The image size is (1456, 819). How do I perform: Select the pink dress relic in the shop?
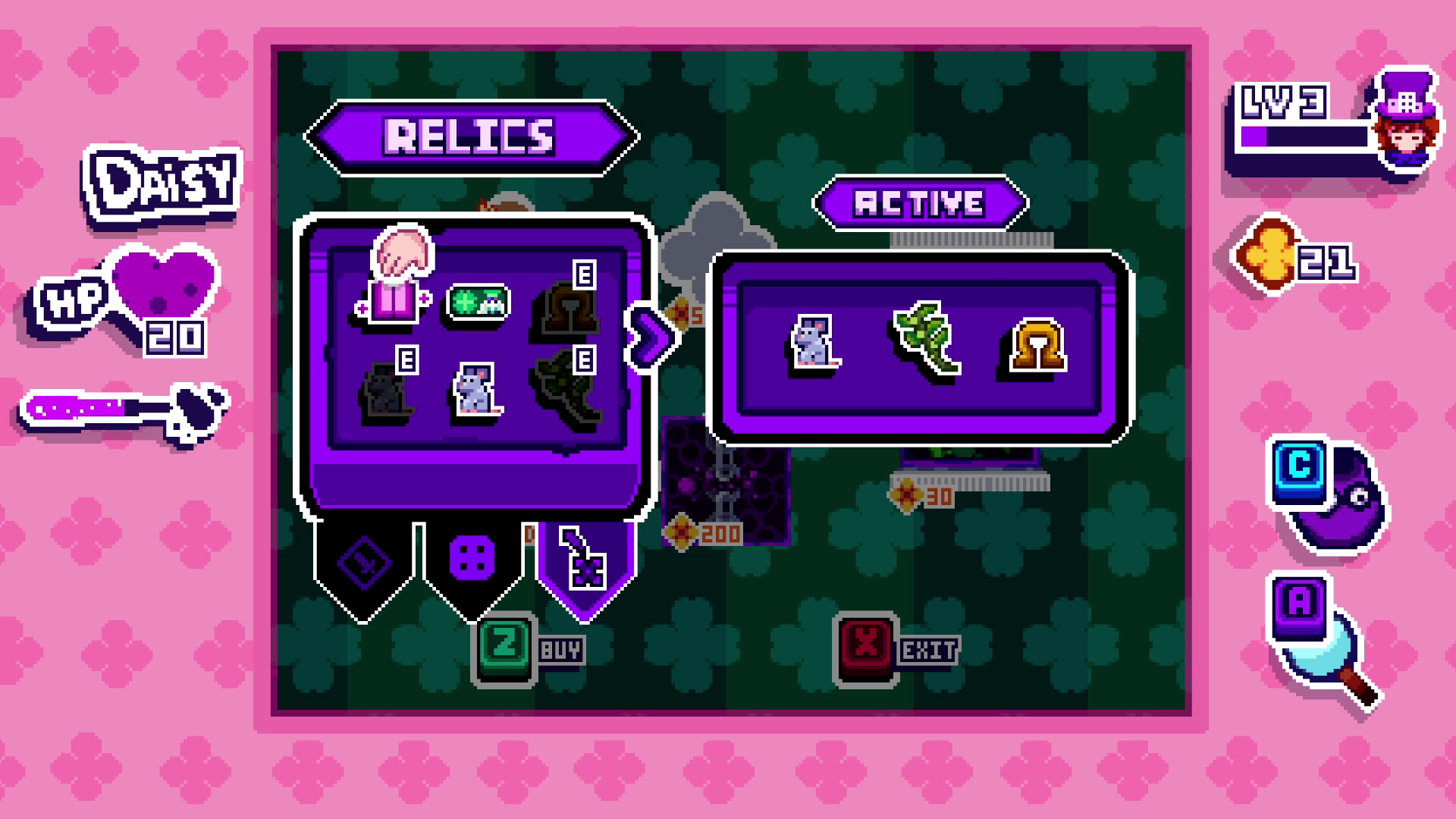click(395, 303)
